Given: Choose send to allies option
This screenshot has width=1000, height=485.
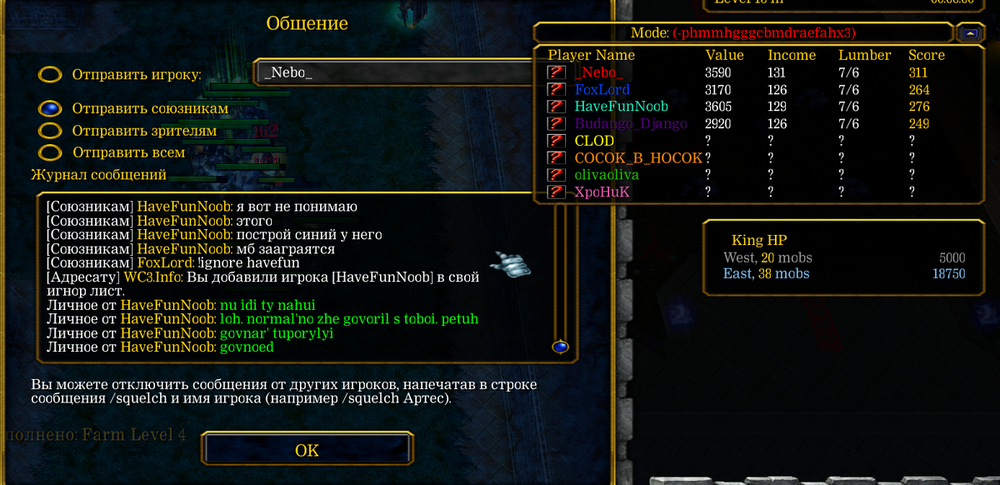Looking at the screenshot, I should tap(50, 108).
